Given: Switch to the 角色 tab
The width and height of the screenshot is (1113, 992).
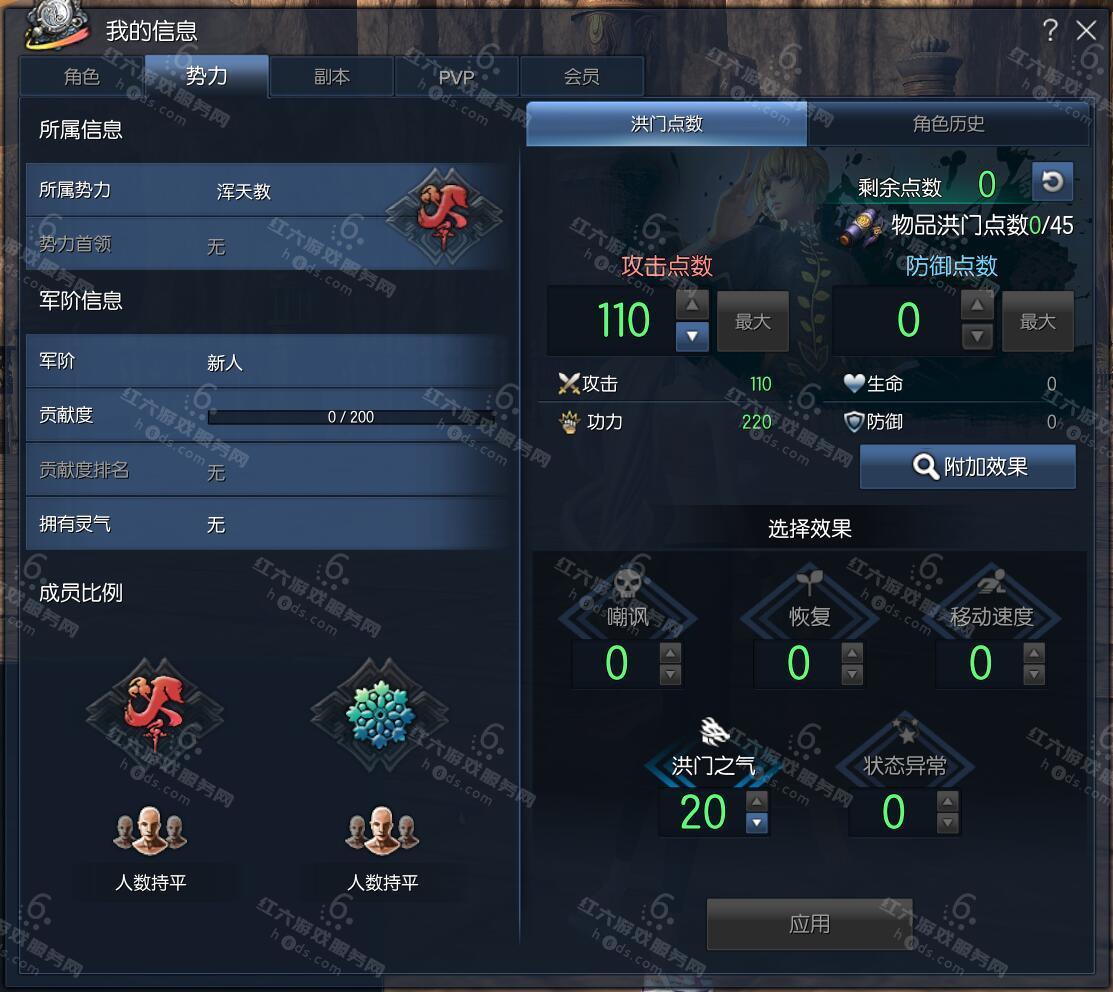Looking at the screenshot, I should pos(82,77).
